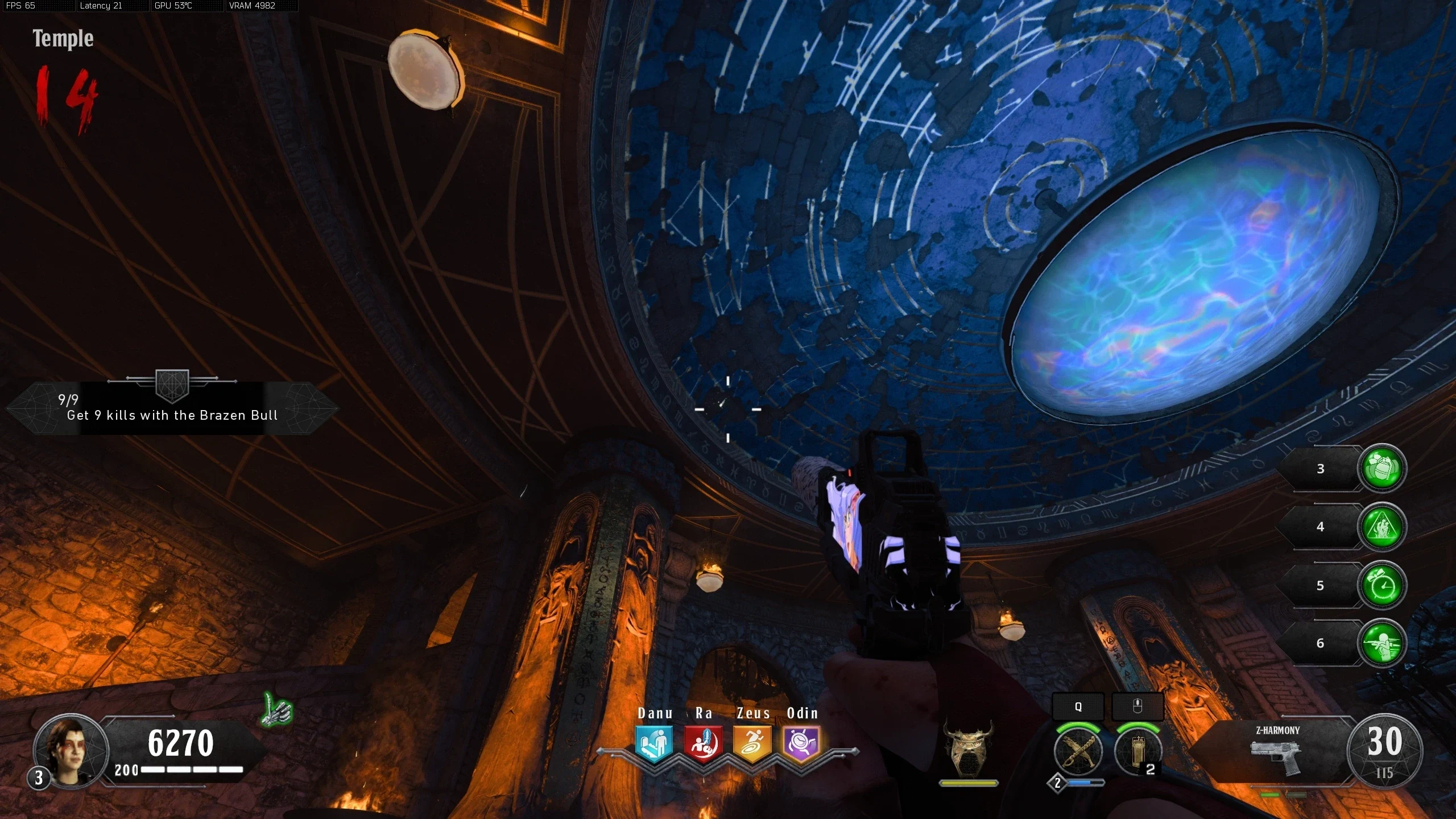Click the Brazen Bull helmet icon

968,747
